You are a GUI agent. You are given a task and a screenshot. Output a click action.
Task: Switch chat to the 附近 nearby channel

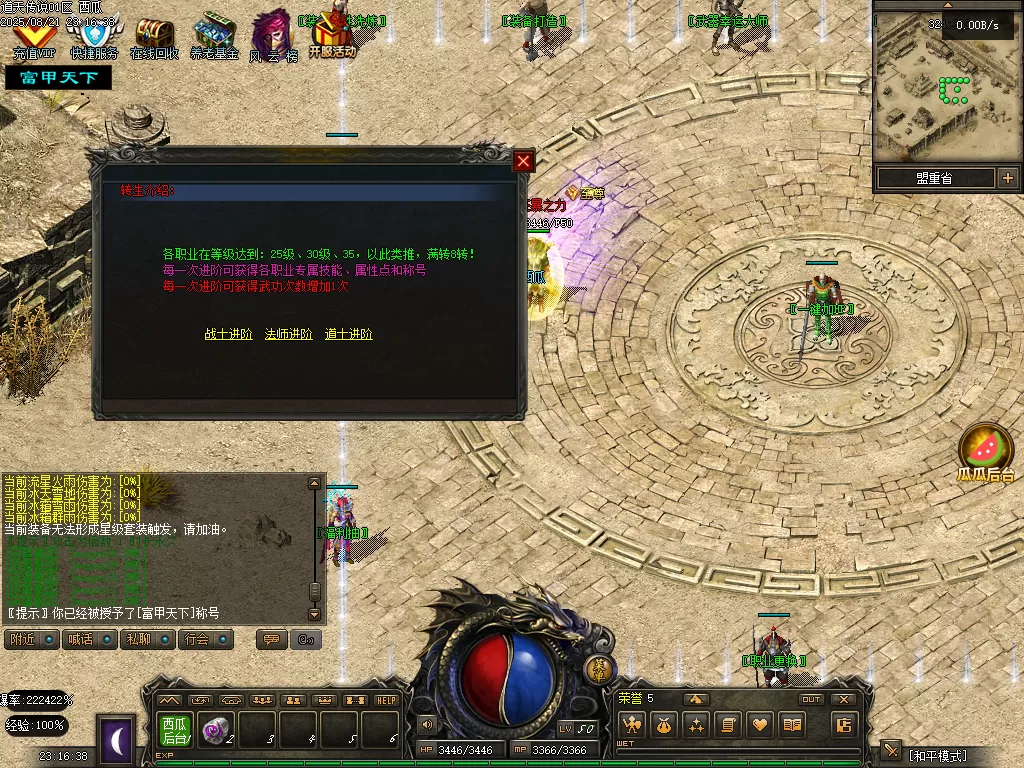coord(32,639)
